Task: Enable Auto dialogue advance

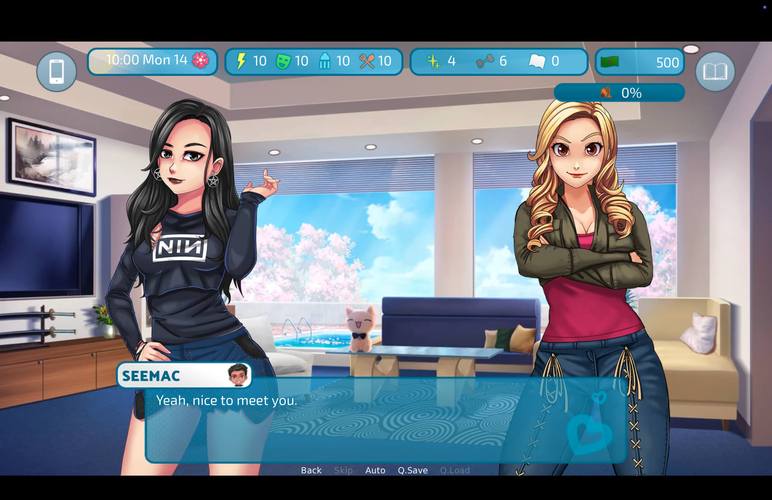Action: (375, 470)
